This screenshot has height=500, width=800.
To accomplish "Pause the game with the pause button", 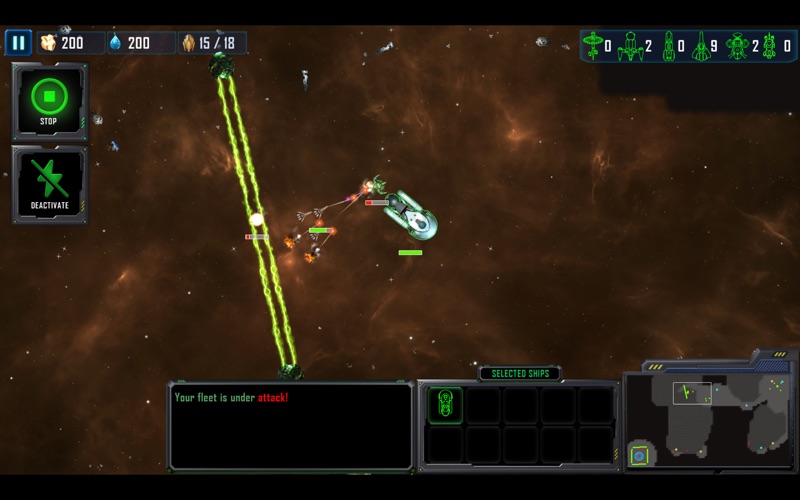I will point(18,43).
